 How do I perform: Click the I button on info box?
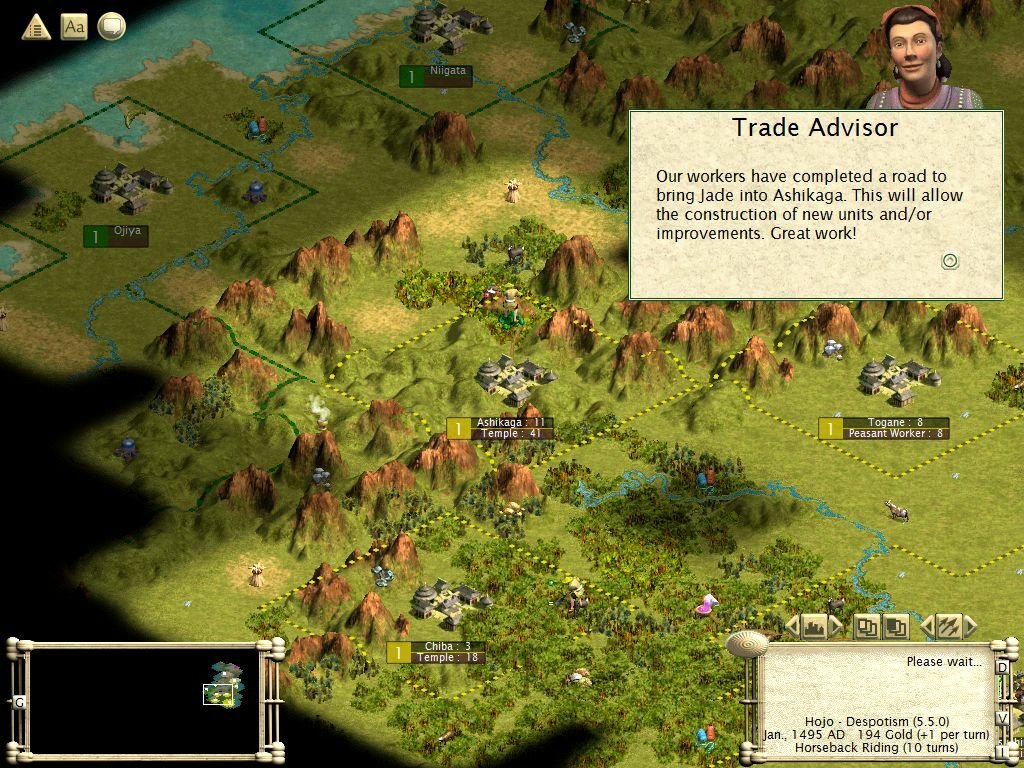(1002, 750)
